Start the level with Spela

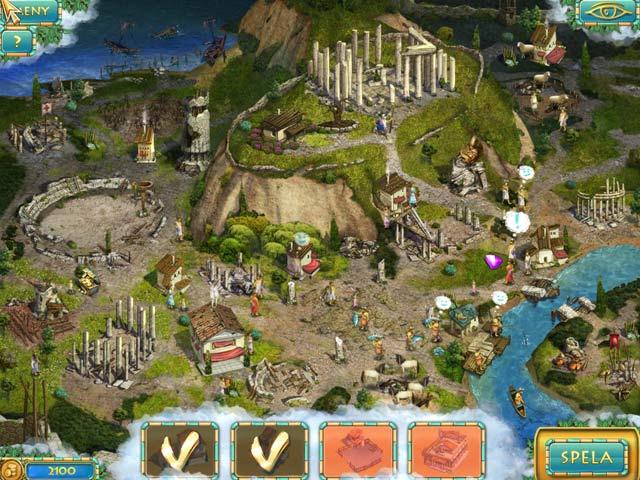[586, 455]
